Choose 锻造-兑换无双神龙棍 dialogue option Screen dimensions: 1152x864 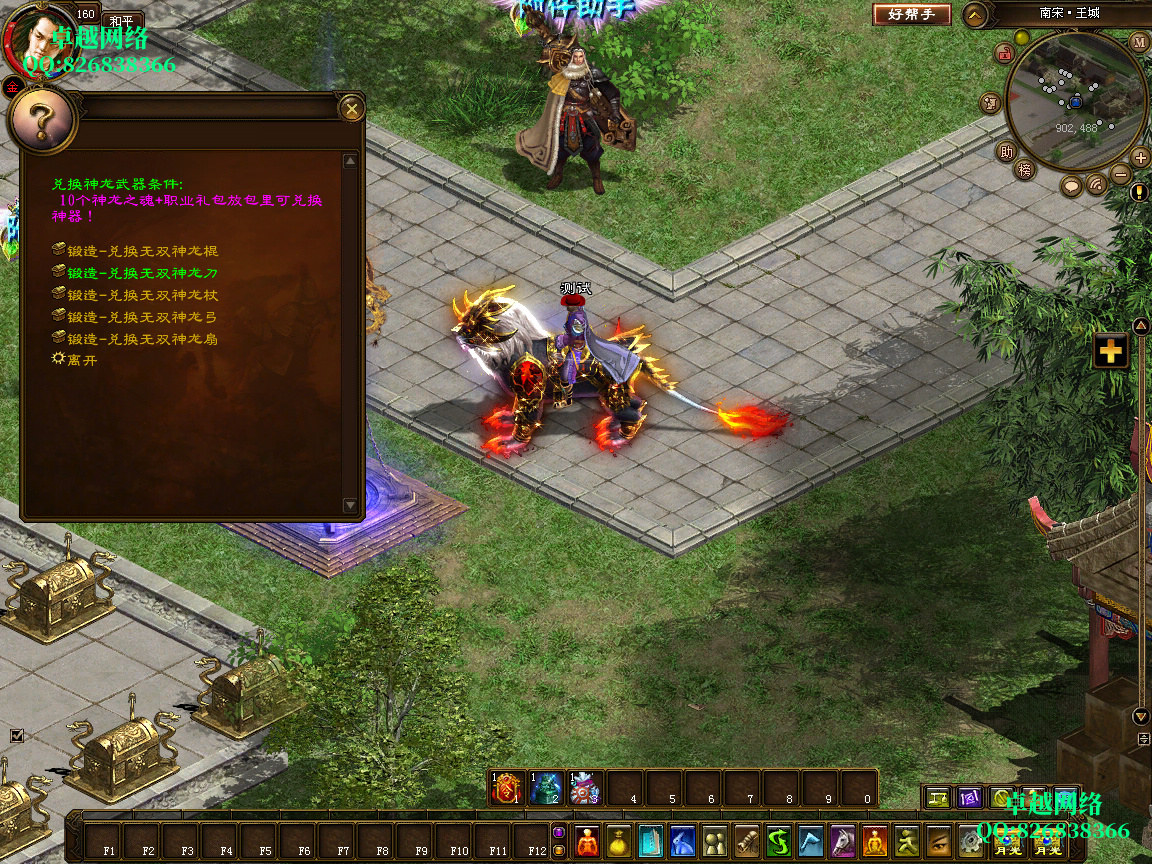142,251
